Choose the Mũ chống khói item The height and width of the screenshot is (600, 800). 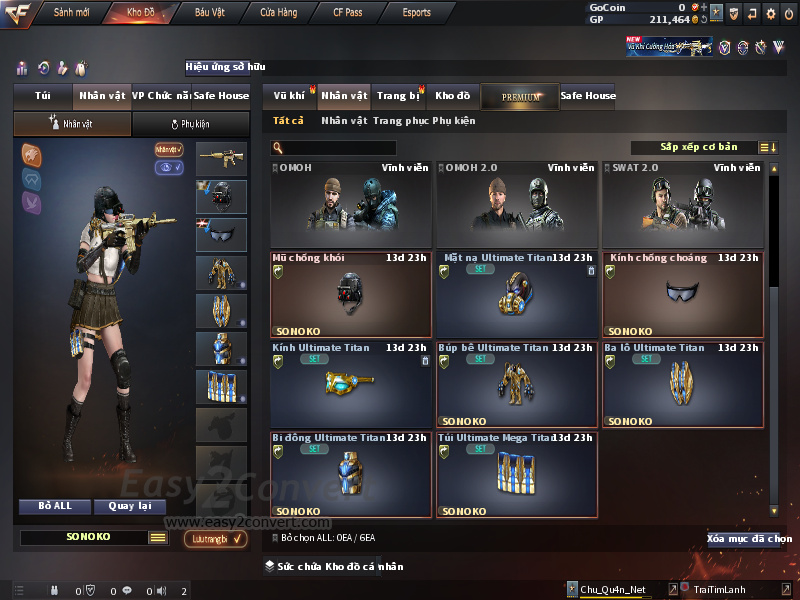pyautogui.click(x=351, y=294)
